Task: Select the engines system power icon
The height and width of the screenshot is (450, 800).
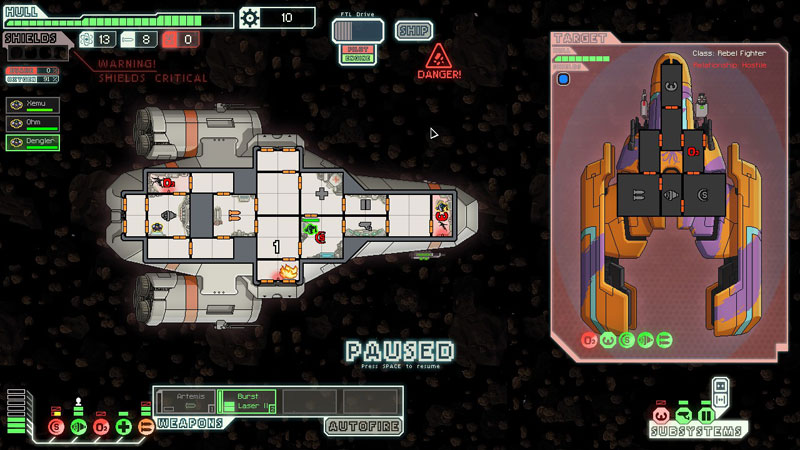Action: click(77, 427)
